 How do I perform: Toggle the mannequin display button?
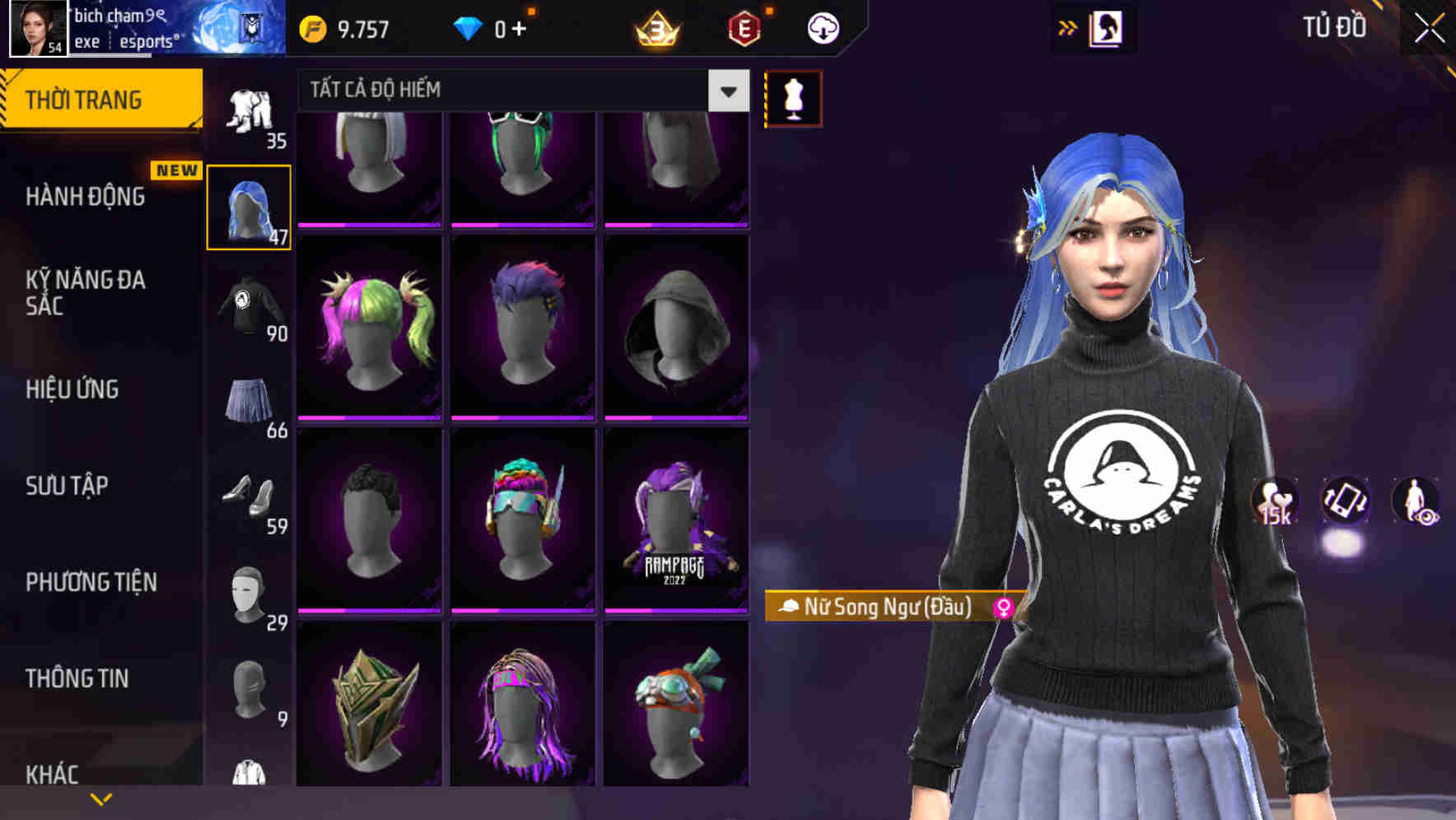(x=793, y=97)
